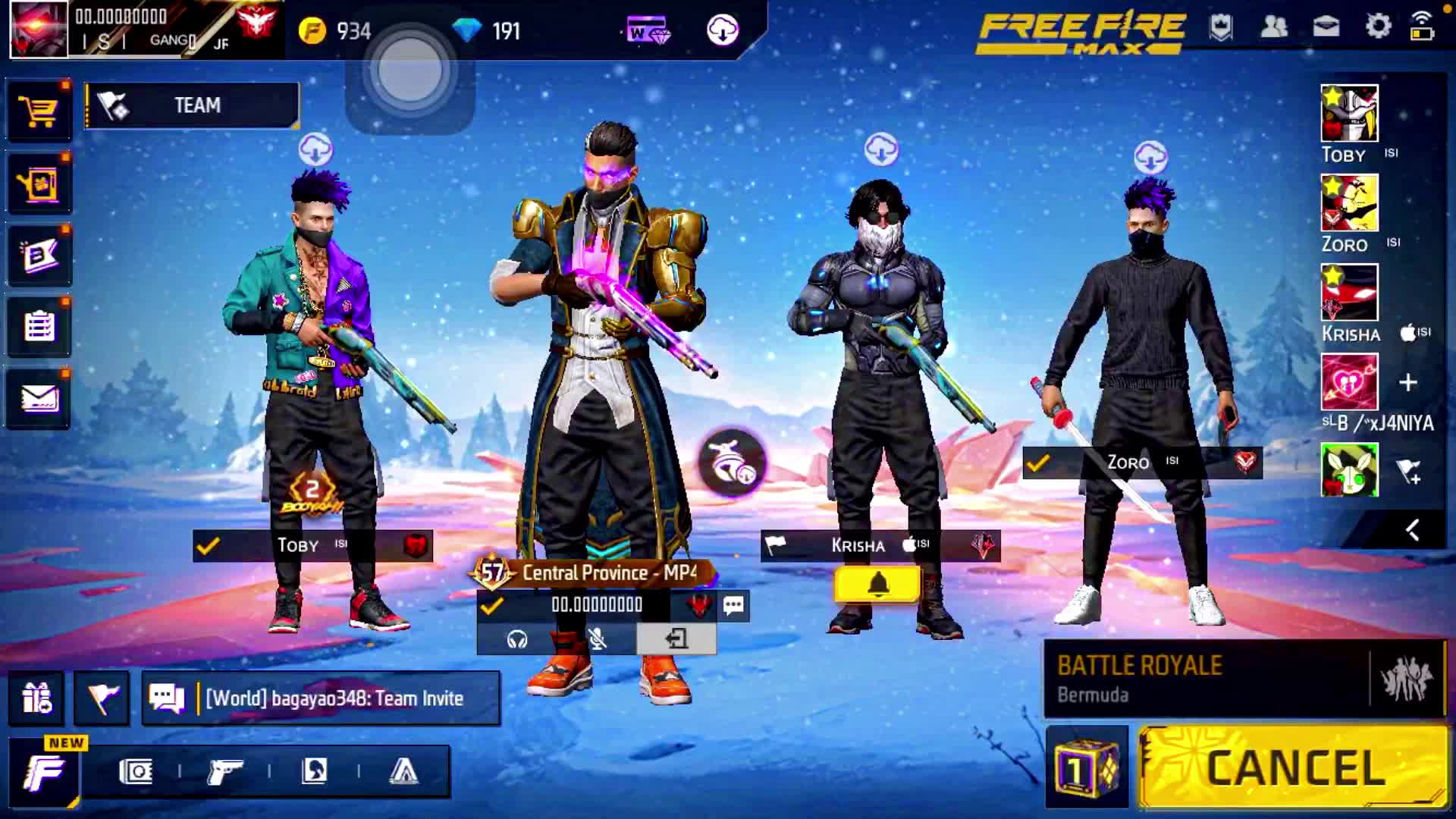Toggle the muted microphone button
This screenshot has height=819, width=1456.
[x=598, y=639]
